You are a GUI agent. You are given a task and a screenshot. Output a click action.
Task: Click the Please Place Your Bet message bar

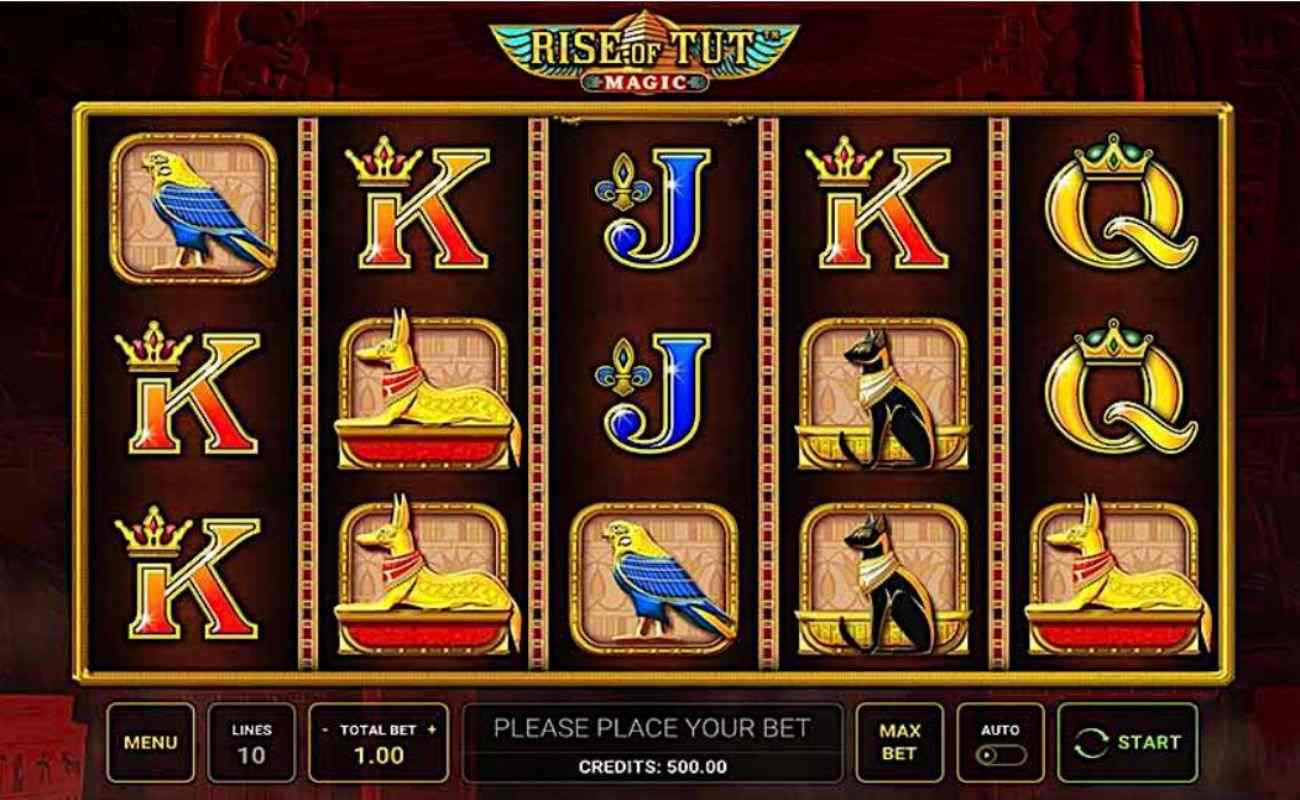pyautogui.click(x=651, y=727)
